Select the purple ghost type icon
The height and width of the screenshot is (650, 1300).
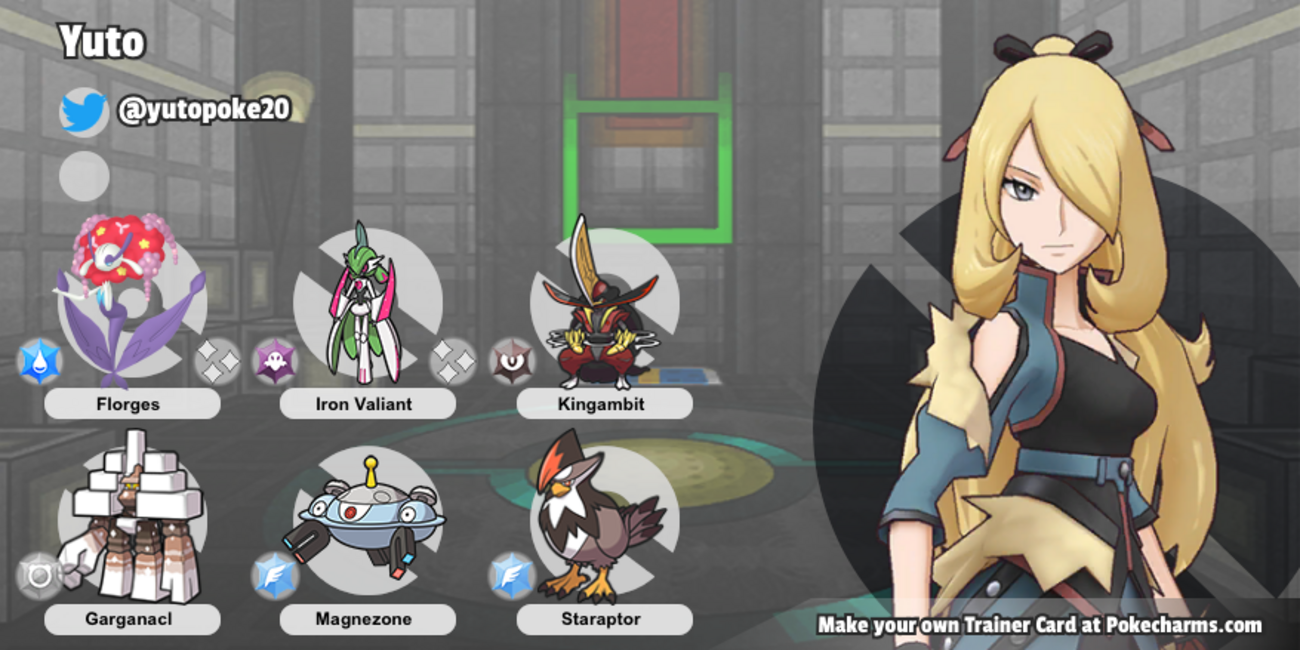274,362
